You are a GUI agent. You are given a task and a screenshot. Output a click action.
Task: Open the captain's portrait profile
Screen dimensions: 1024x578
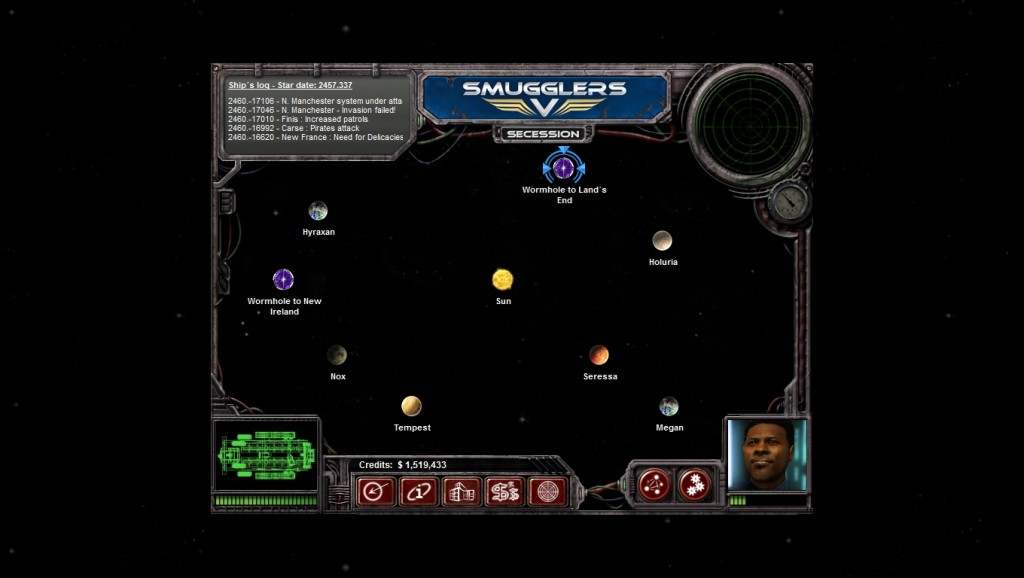(767, 455)
